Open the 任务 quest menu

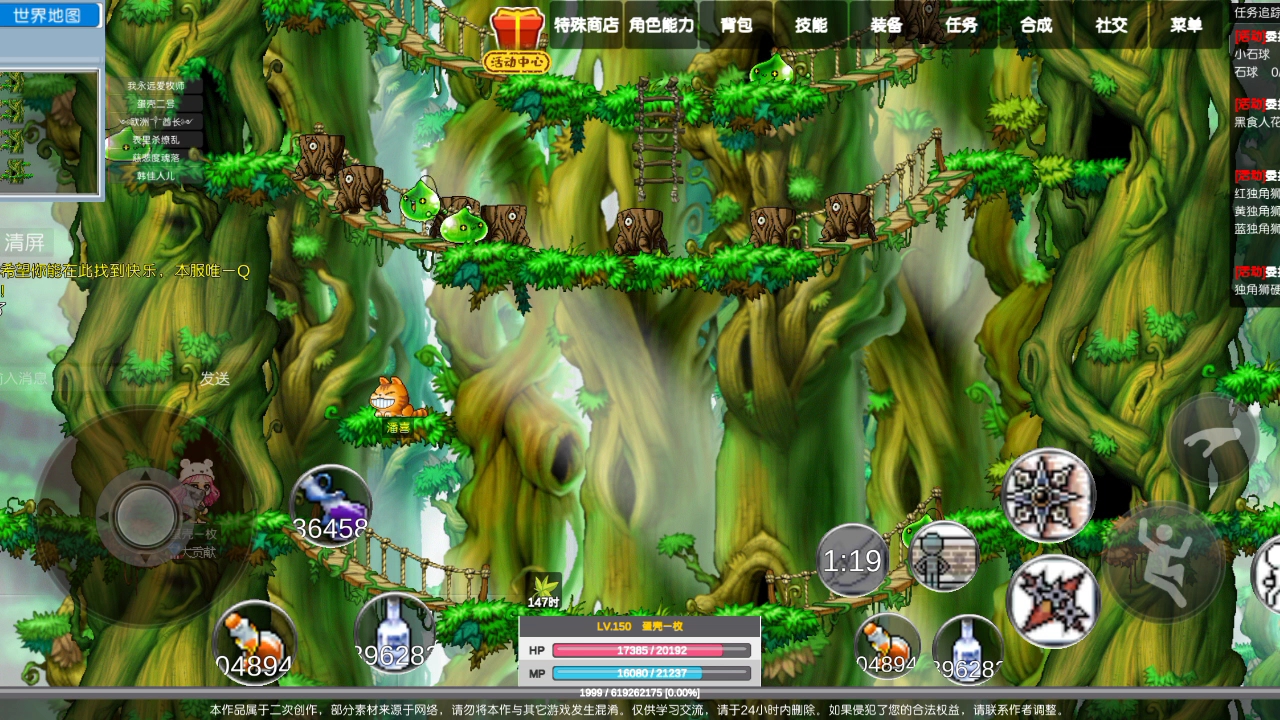tap(961, 25)
